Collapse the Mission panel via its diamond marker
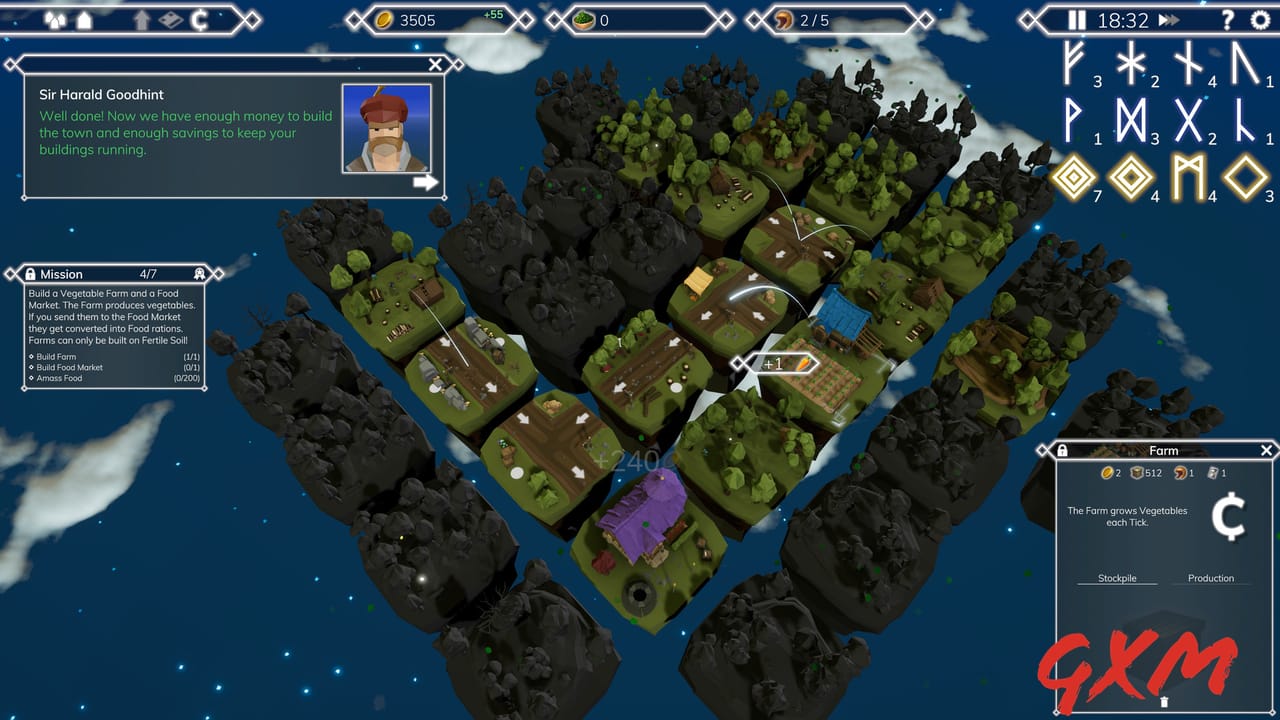Screen dimensions: 1280x720 tap(218, 274)
